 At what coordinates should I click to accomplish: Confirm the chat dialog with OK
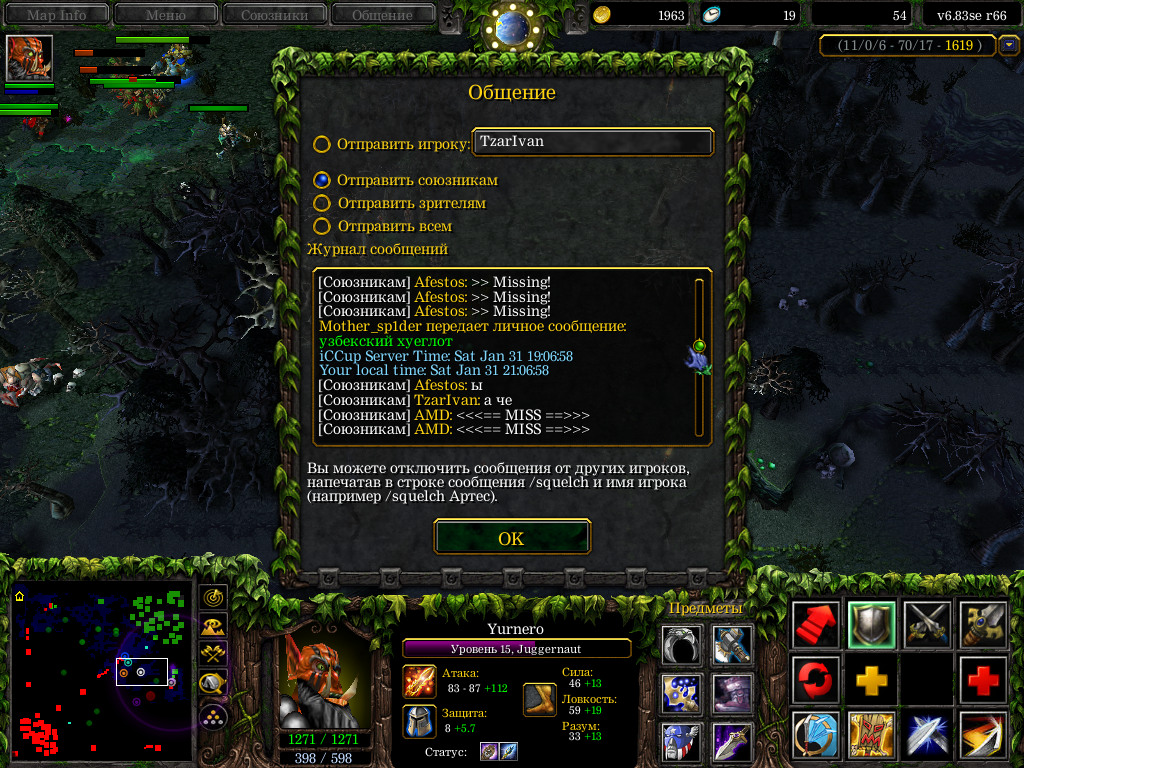tap(511, 538)
